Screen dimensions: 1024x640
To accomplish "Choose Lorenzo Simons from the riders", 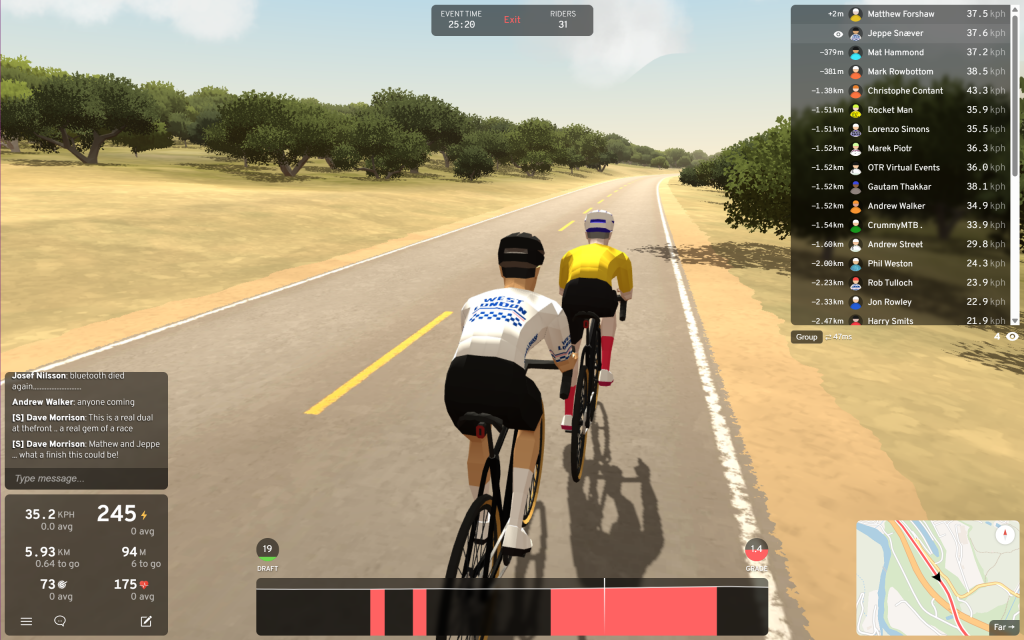I will point(900,129).
